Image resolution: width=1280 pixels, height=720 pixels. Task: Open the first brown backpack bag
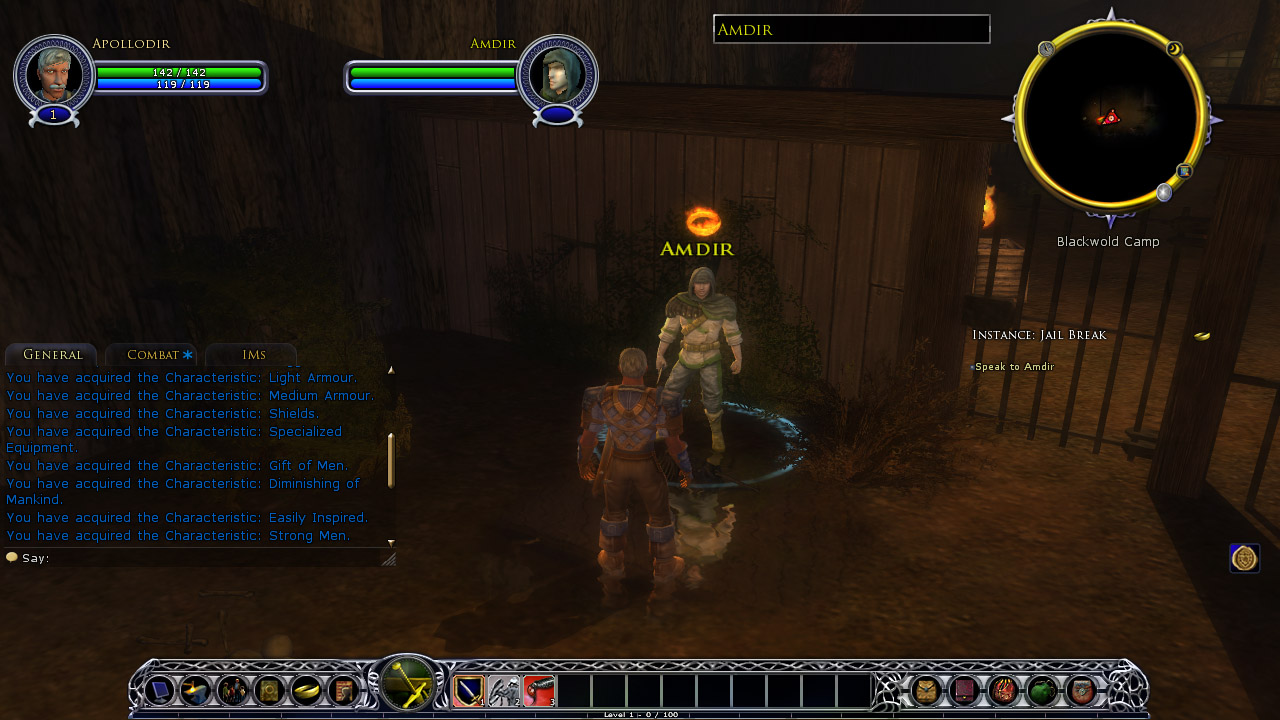[x=927, y=690]
